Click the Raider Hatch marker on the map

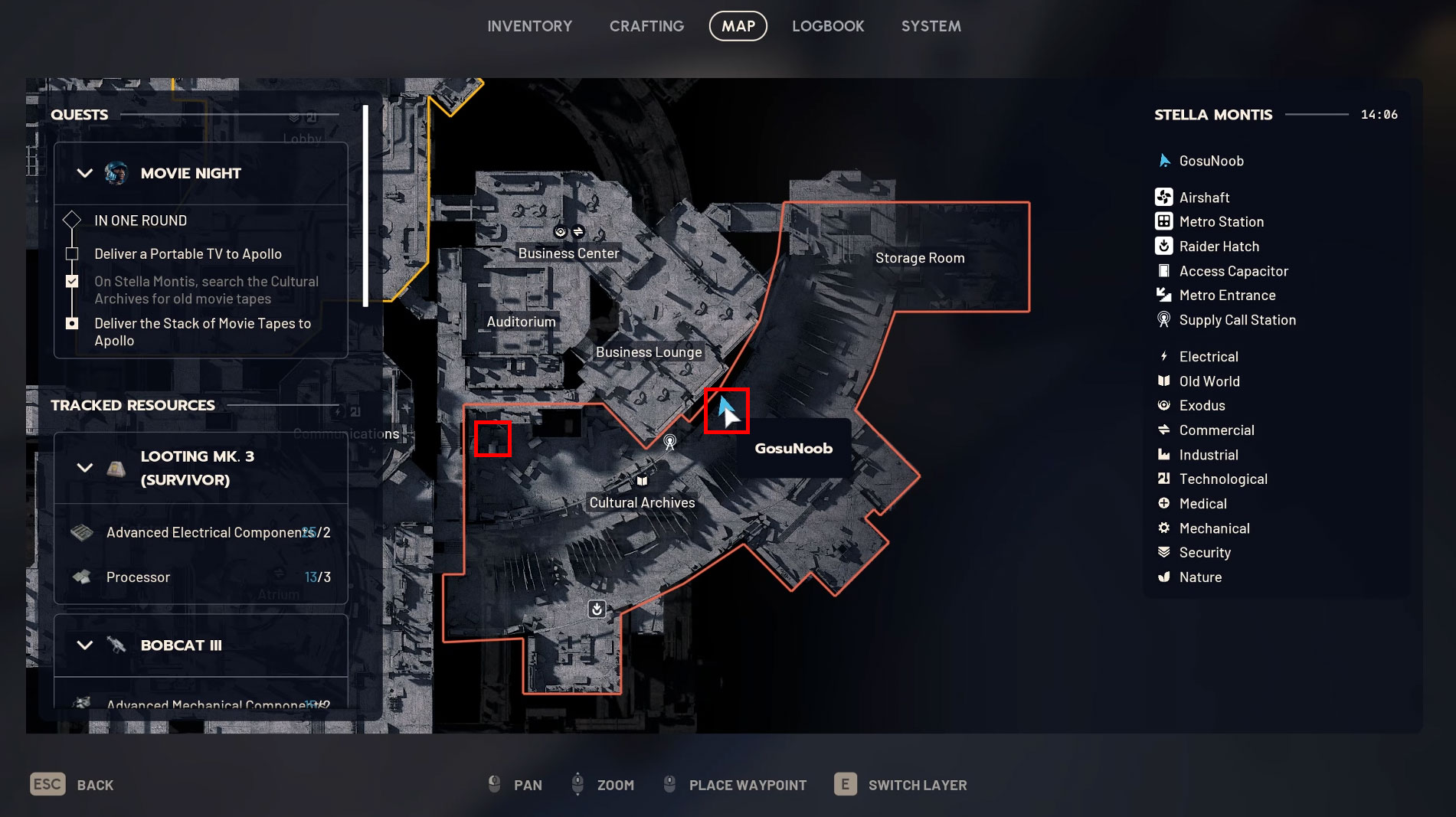[597, 609]
